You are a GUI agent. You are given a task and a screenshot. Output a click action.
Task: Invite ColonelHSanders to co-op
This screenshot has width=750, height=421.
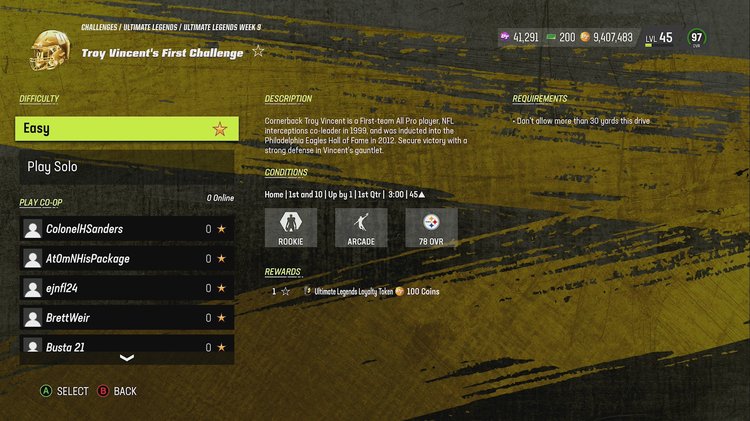click(127, 229)
